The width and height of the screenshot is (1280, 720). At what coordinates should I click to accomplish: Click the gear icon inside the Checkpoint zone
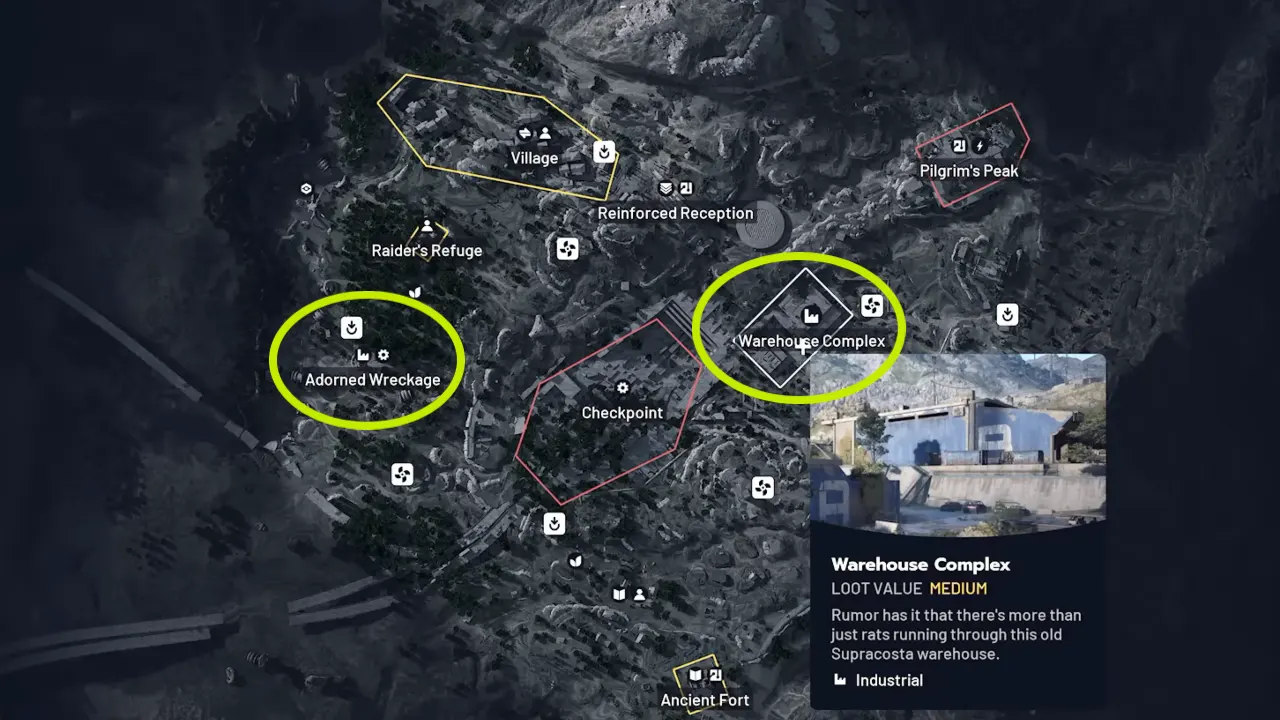[622, 387]
